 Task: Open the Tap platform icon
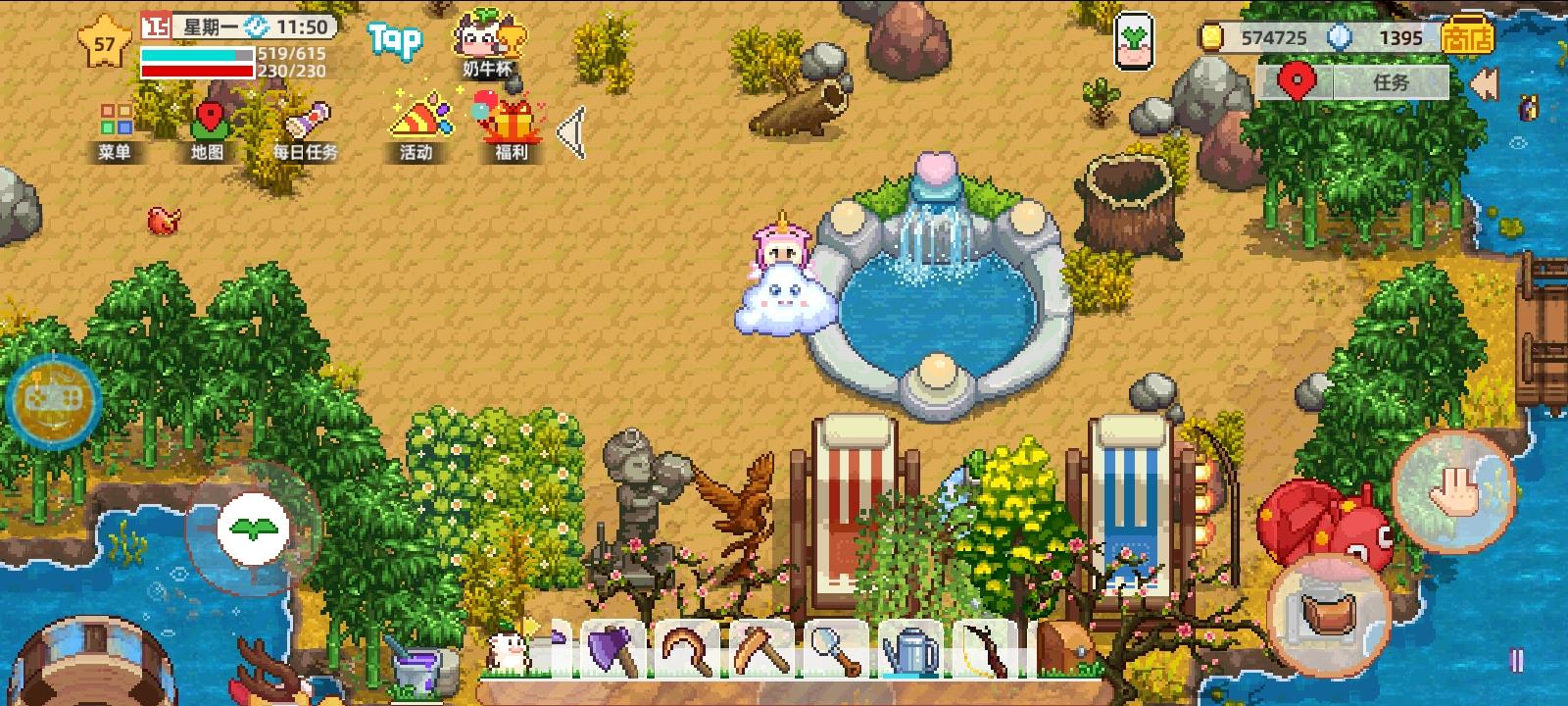pos(396,39)
